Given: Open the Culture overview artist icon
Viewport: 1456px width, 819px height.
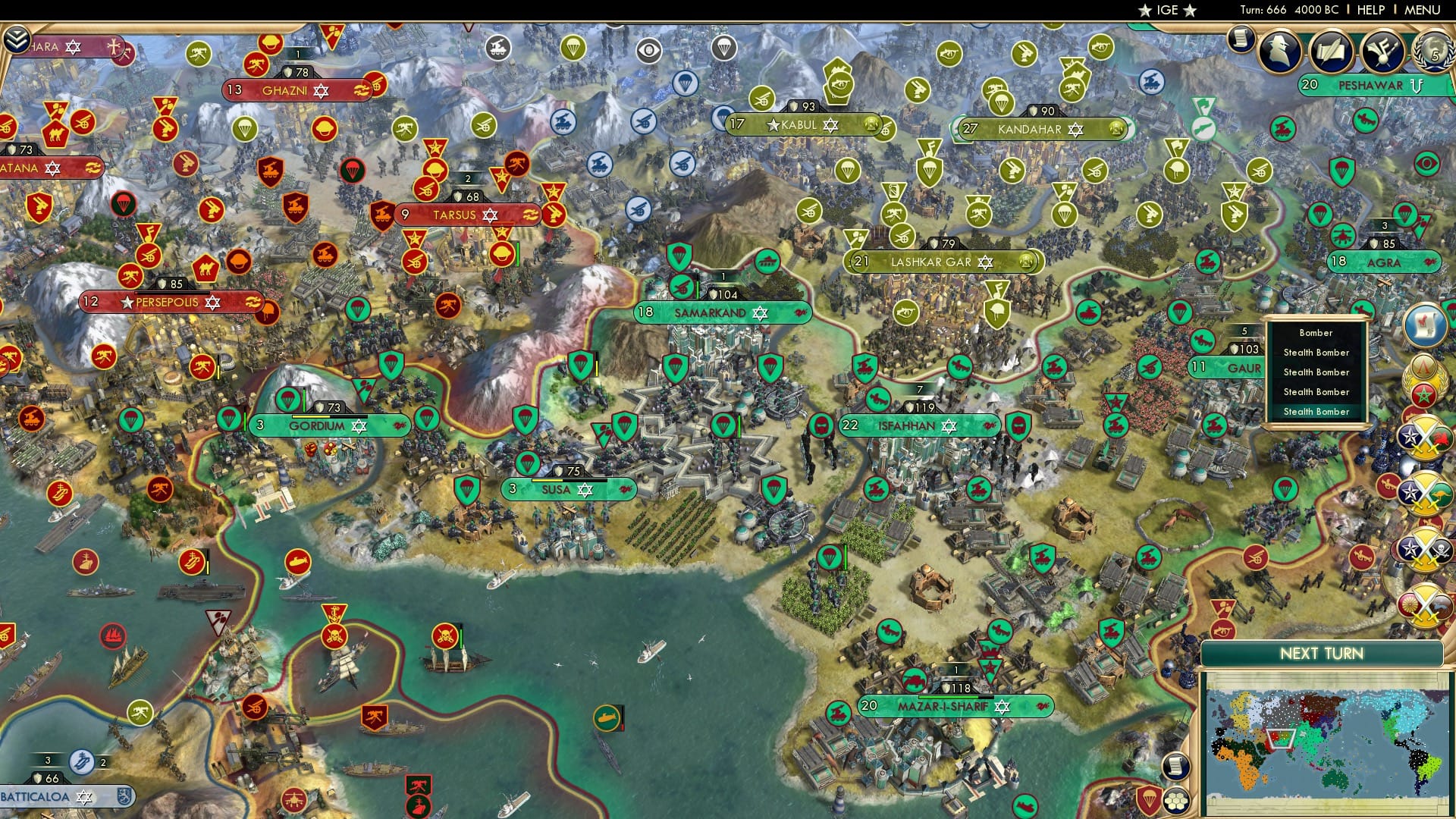Looking at the screenshot, I should coord(1382,49).
